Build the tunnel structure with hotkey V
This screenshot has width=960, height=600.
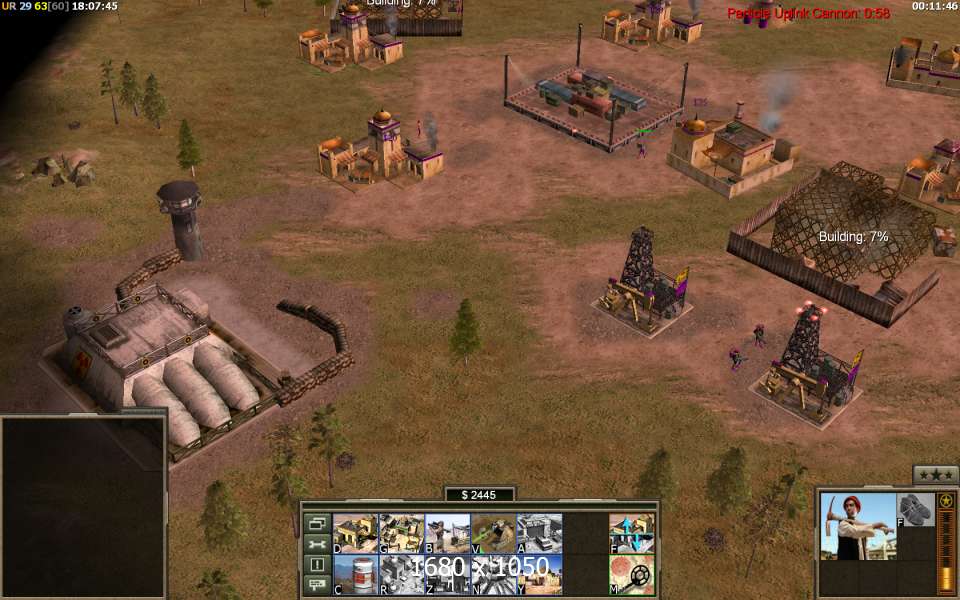493,533
